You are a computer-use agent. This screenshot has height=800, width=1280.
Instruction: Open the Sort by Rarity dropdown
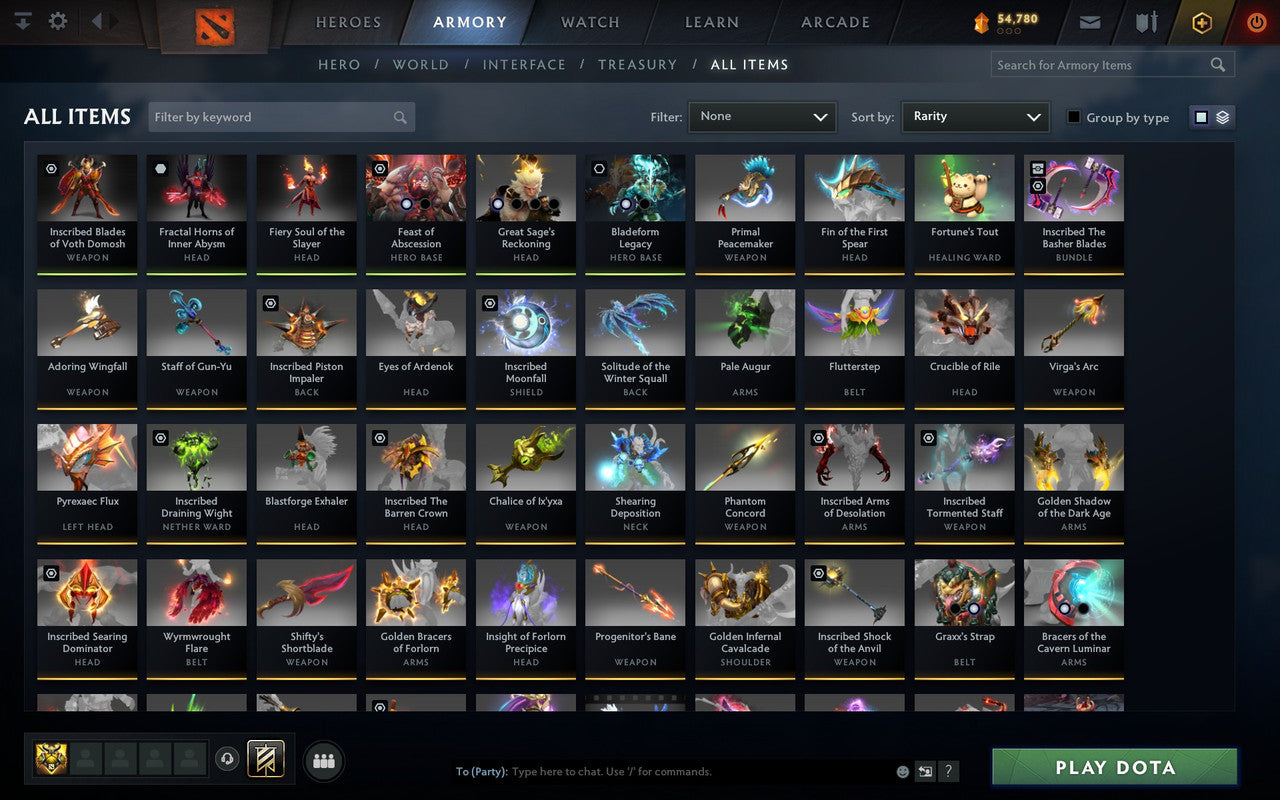[x=975, y=116]
